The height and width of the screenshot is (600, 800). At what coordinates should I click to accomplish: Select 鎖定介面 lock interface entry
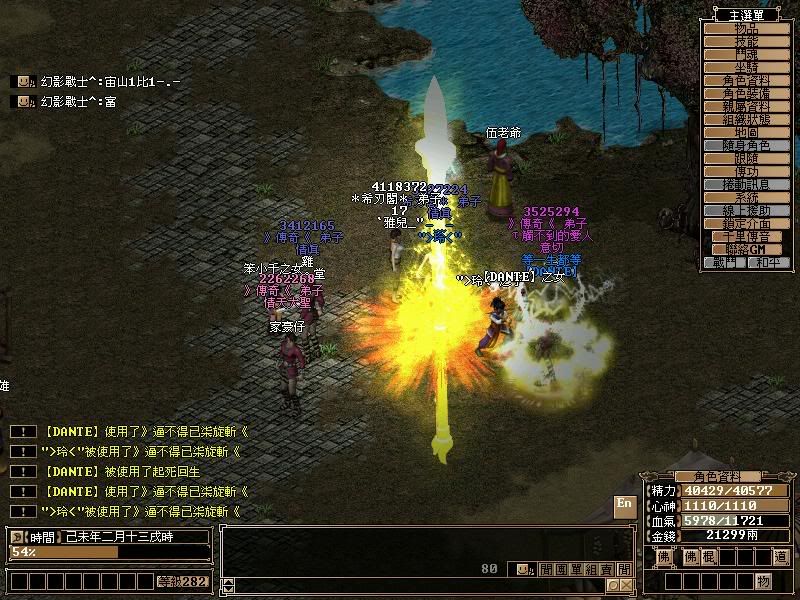point(747,223)
